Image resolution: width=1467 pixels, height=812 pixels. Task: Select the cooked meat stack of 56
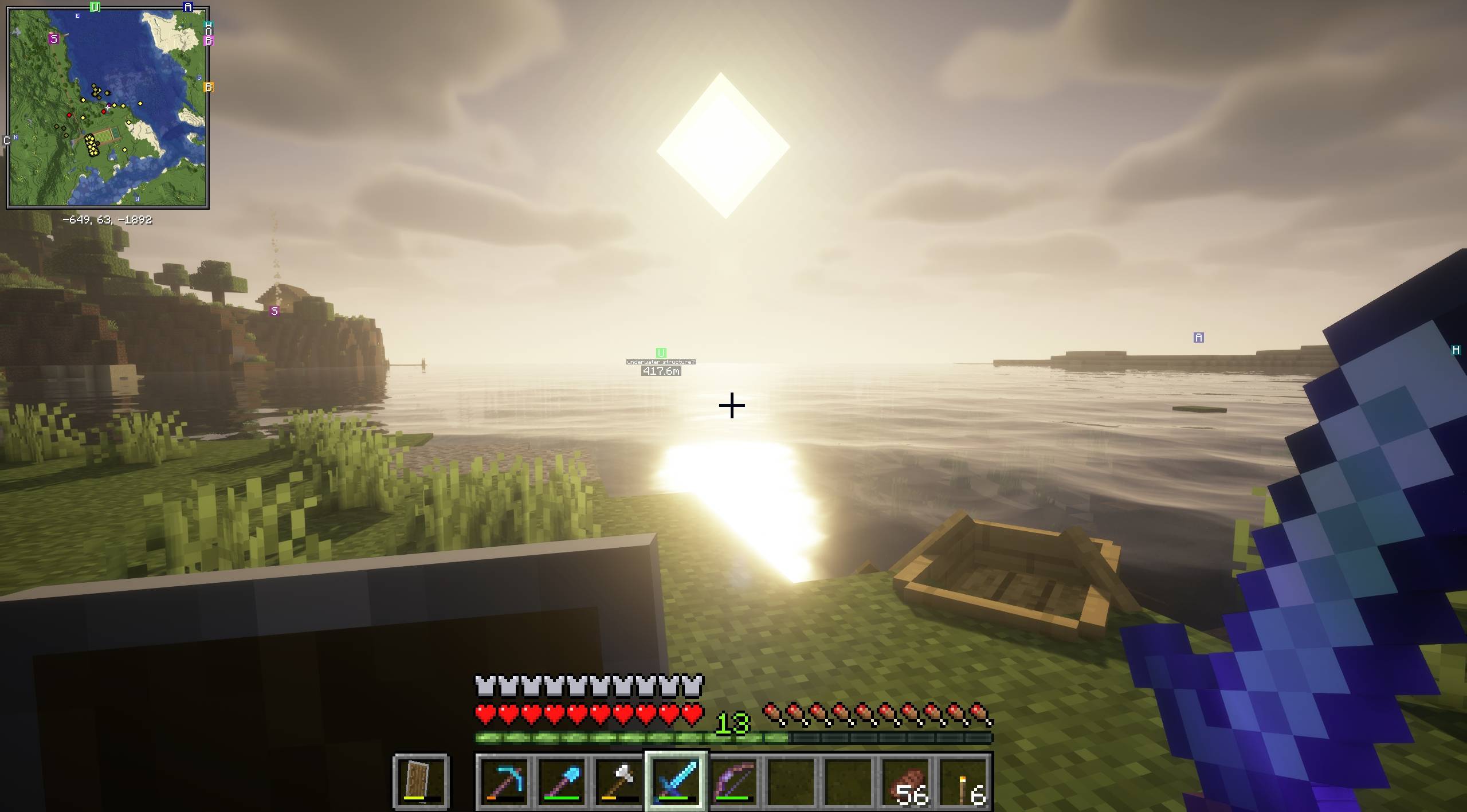pyautogui.click(x=907, y=780)
